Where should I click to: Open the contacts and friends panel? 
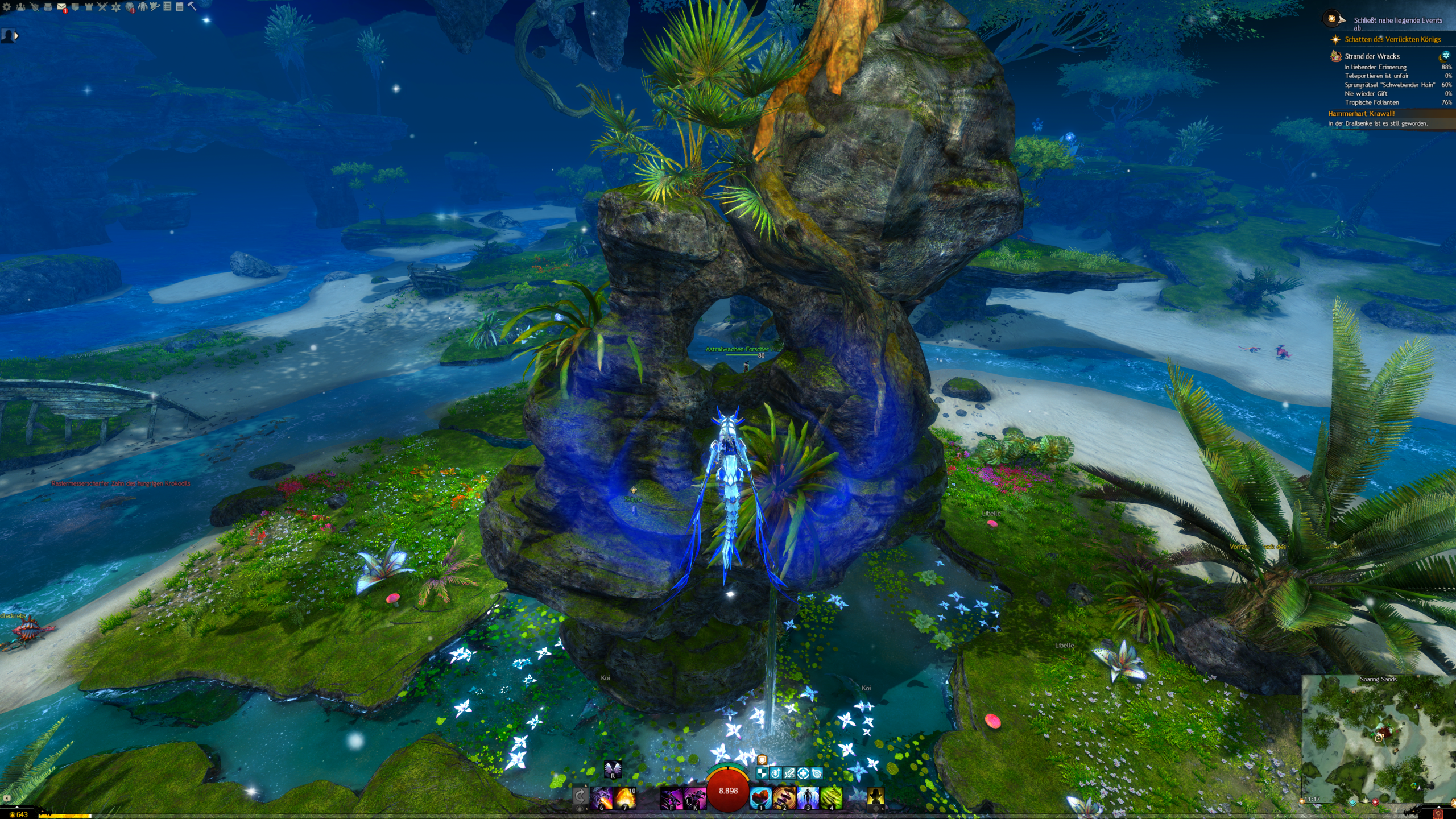(21, 7)
